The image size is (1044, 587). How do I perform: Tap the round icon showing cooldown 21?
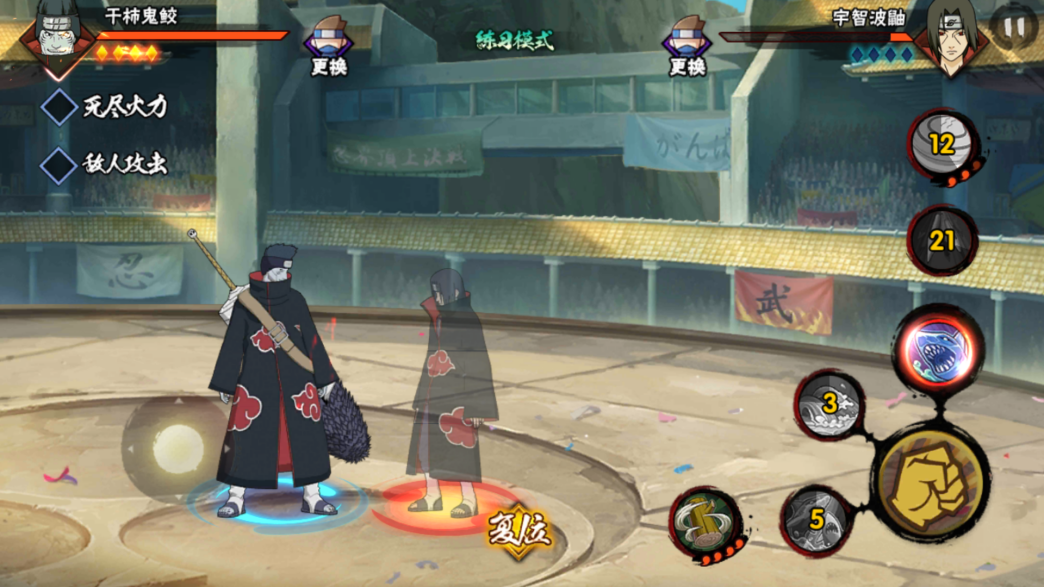point(942,241)
